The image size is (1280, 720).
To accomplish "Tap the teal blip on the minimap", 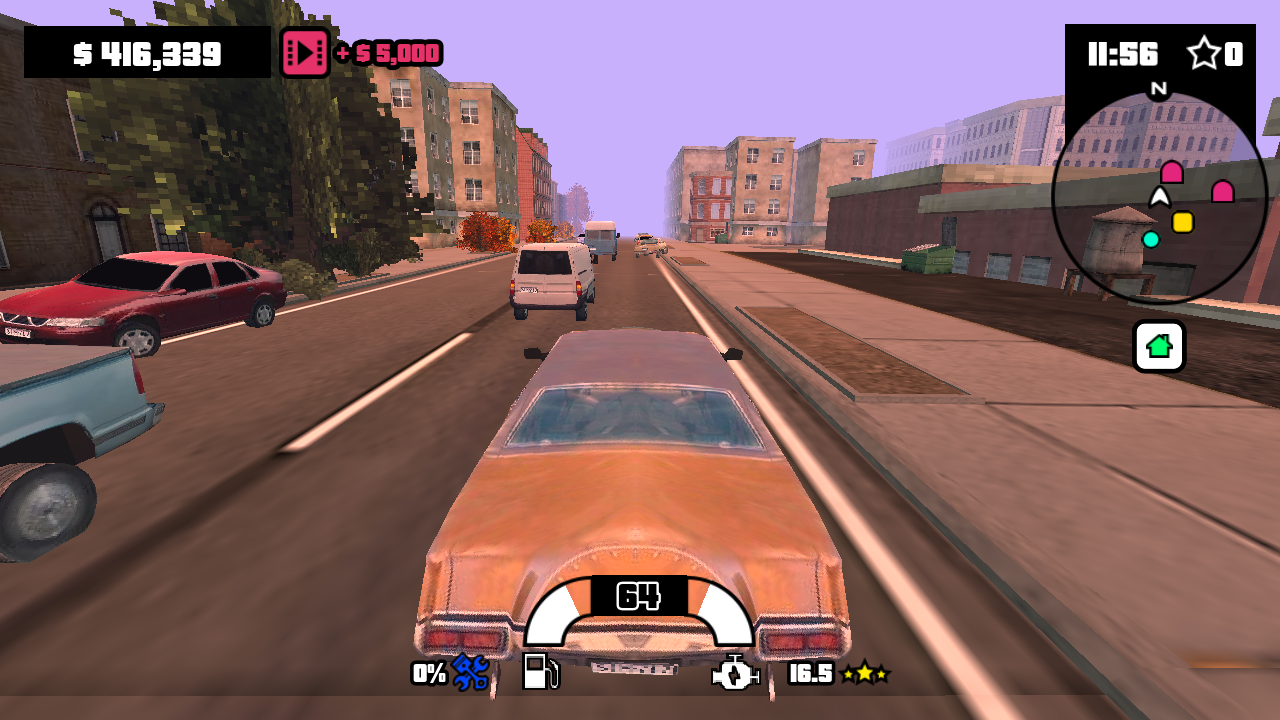I will tap(1152, 238).
